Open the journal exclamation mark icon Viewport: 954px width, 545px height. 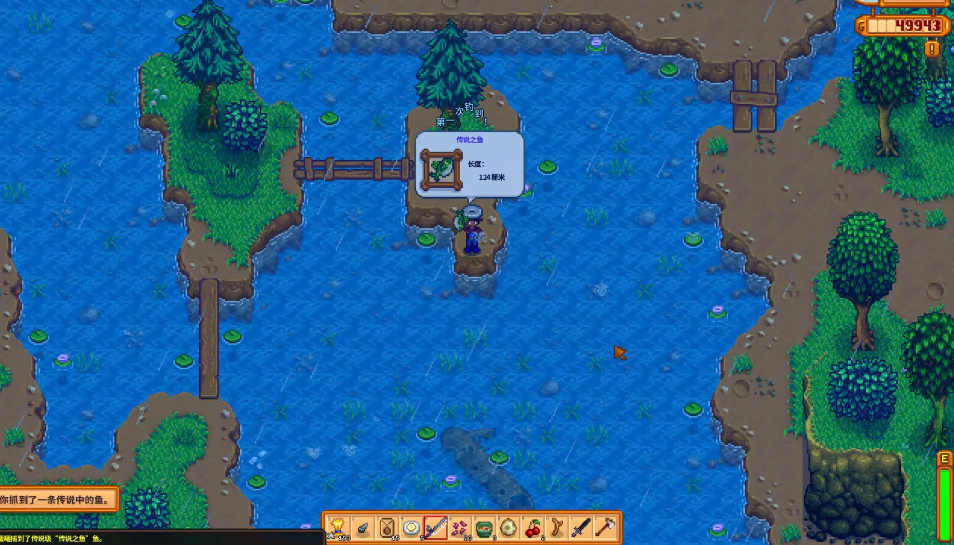pos(932,48)
